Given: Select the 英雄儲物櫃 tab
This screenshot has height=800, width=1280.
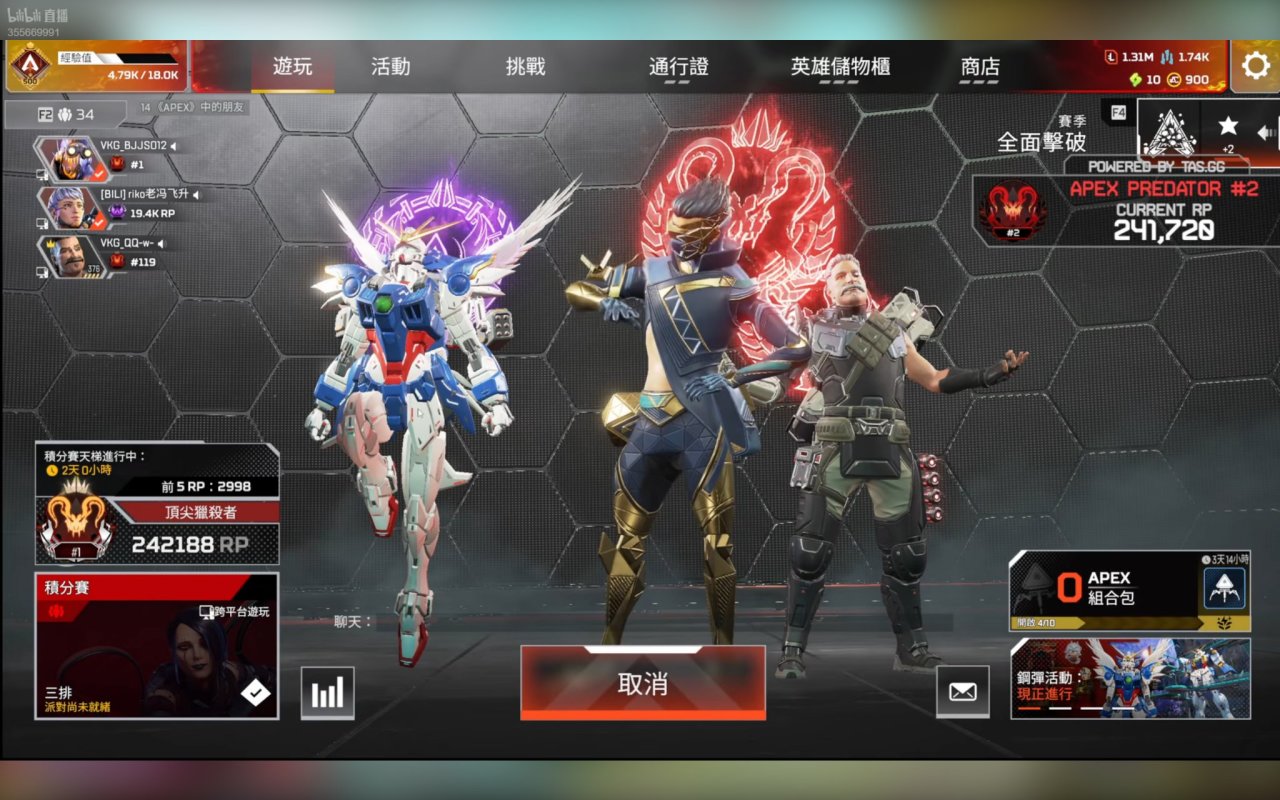Looking at the screenshot, I should click(840, 67).
